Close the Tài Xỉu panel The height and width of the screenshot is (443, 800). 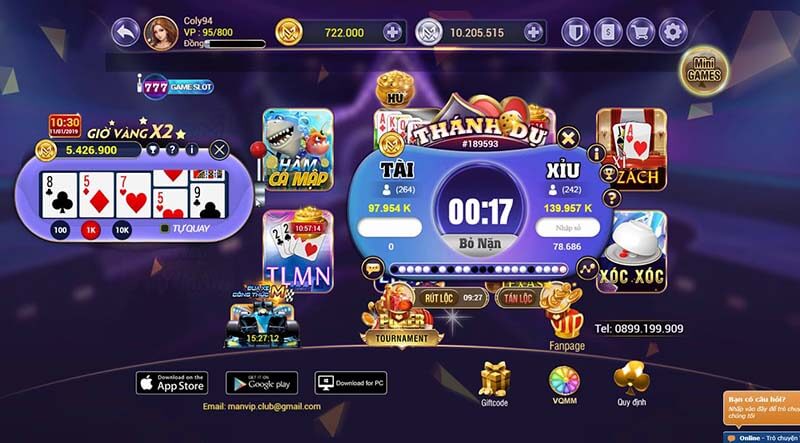tap(568, 137)
